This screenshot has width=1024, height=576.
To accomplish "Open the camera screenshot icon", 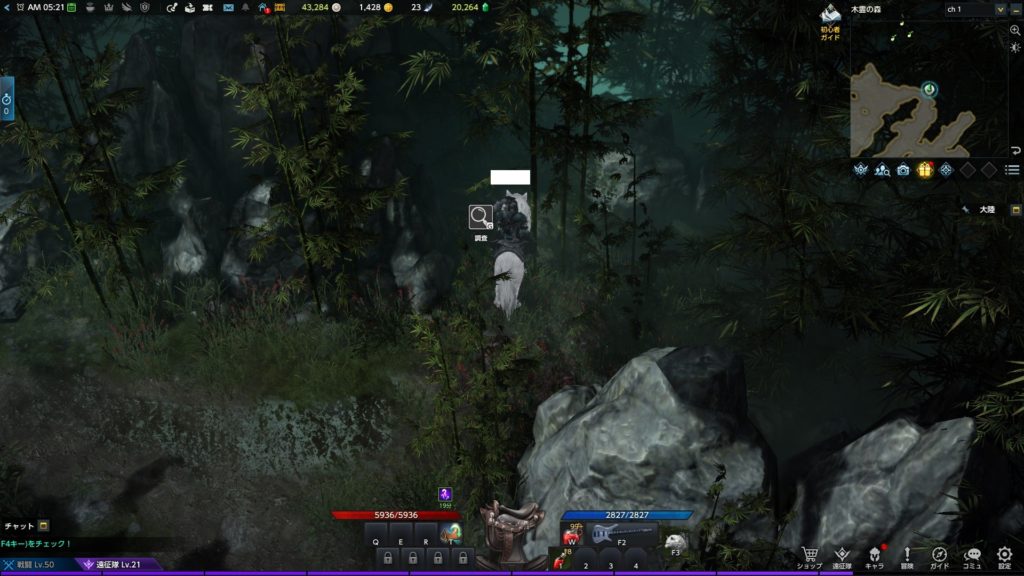I will point(903,170).
